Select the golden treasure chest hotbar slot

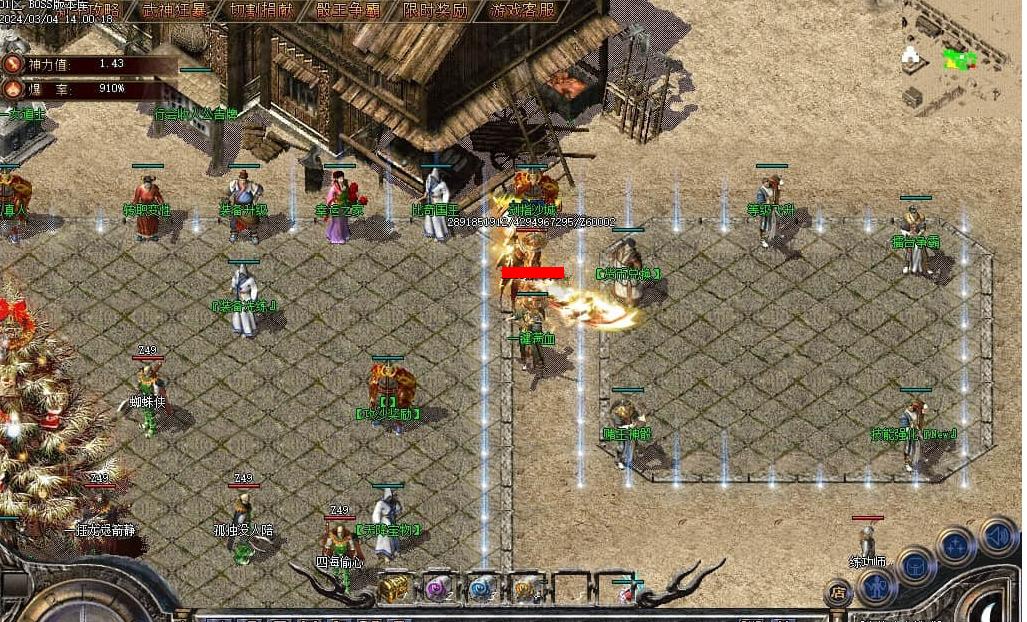tap(394, 588)
